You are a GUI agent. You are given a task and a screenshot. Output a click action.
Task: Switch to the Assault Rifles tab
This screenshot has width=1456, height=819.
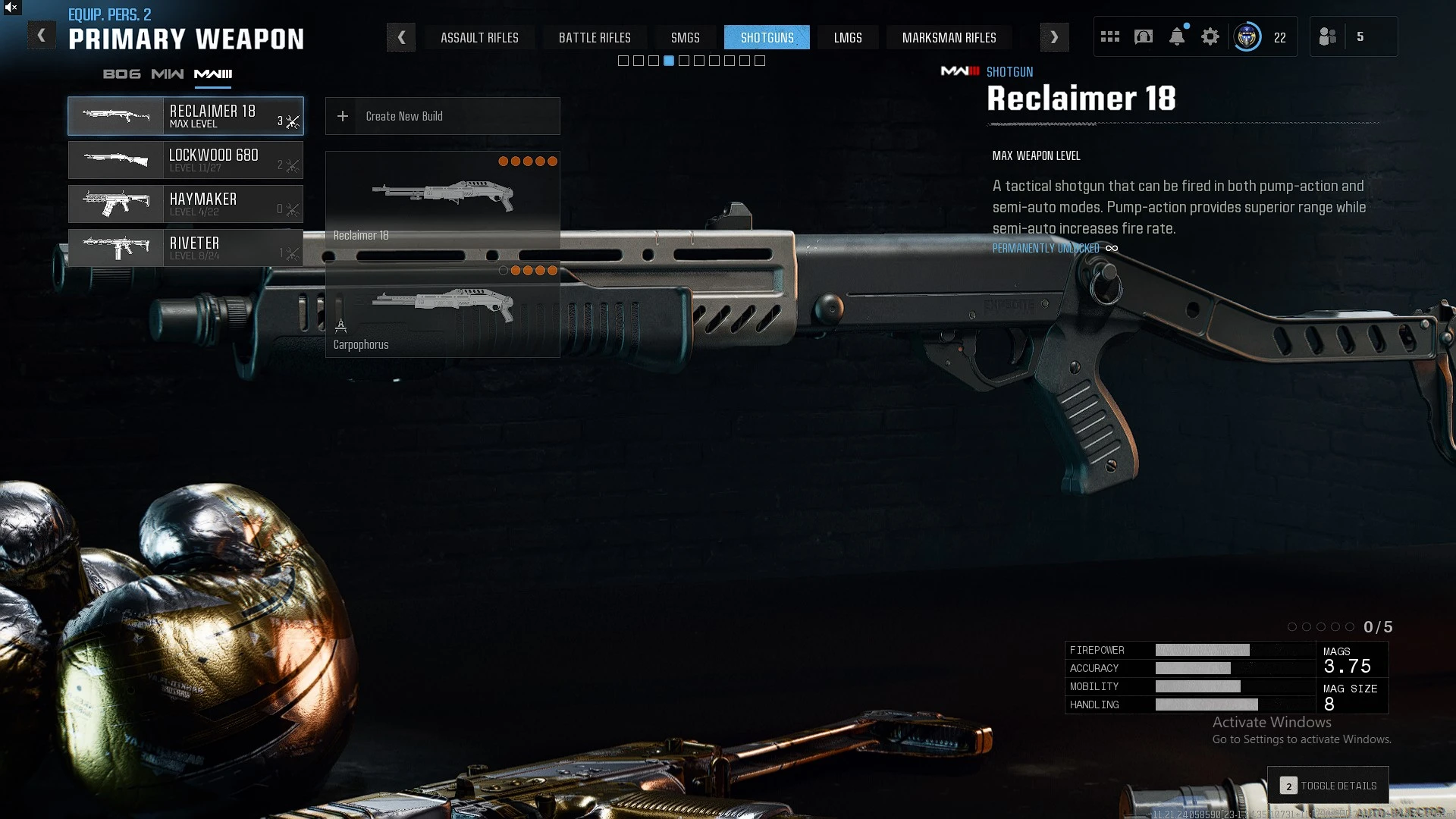[x=479, y=37]
